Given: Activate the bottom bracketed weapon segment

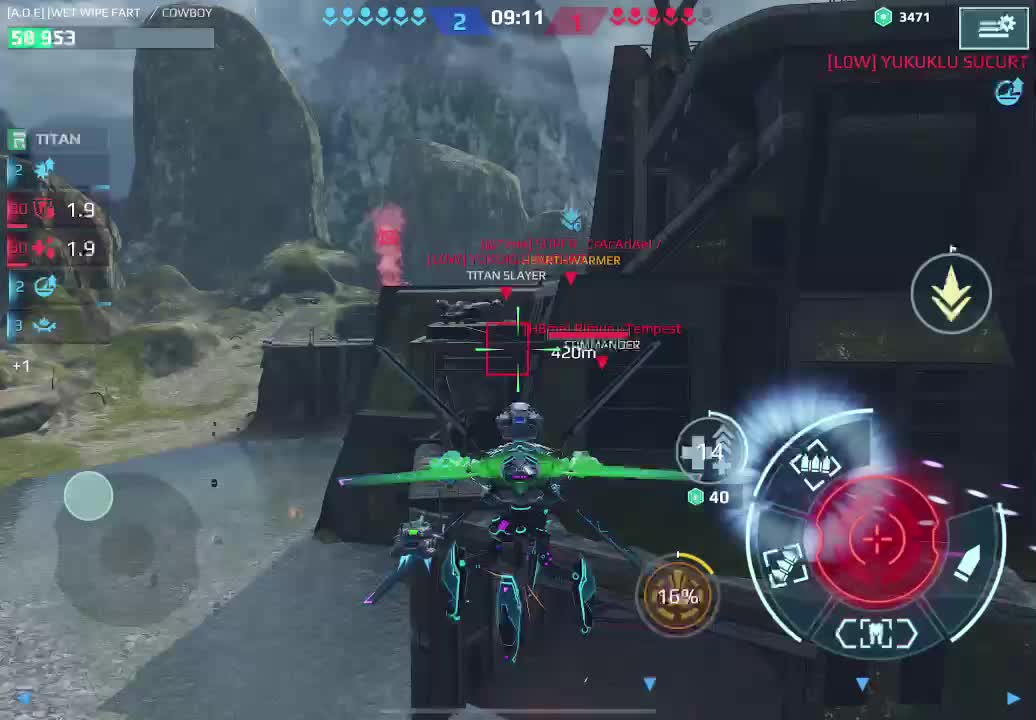Looking at the screenshot, I should (x=876, y=634).
